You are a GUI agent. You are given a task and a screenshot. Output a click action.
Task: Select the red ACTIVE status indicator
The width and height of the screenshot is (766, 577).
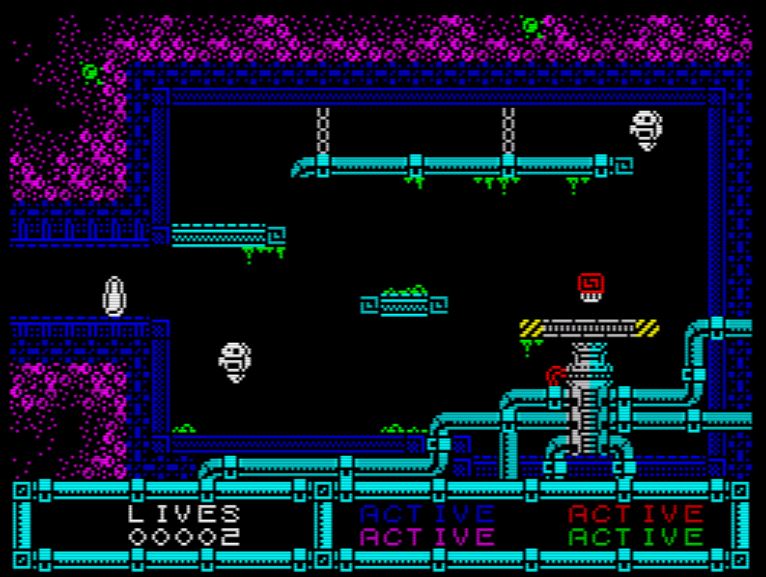point(636,514)
